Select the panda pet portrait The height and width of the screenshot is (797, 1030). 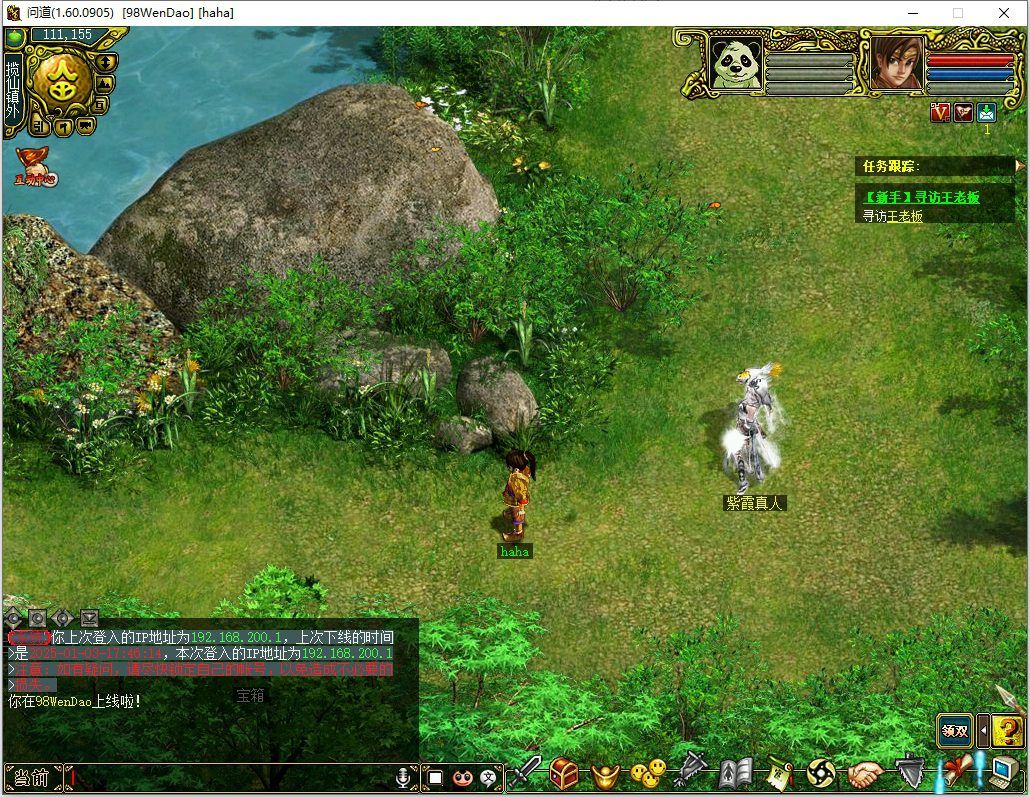pos(736,64)
